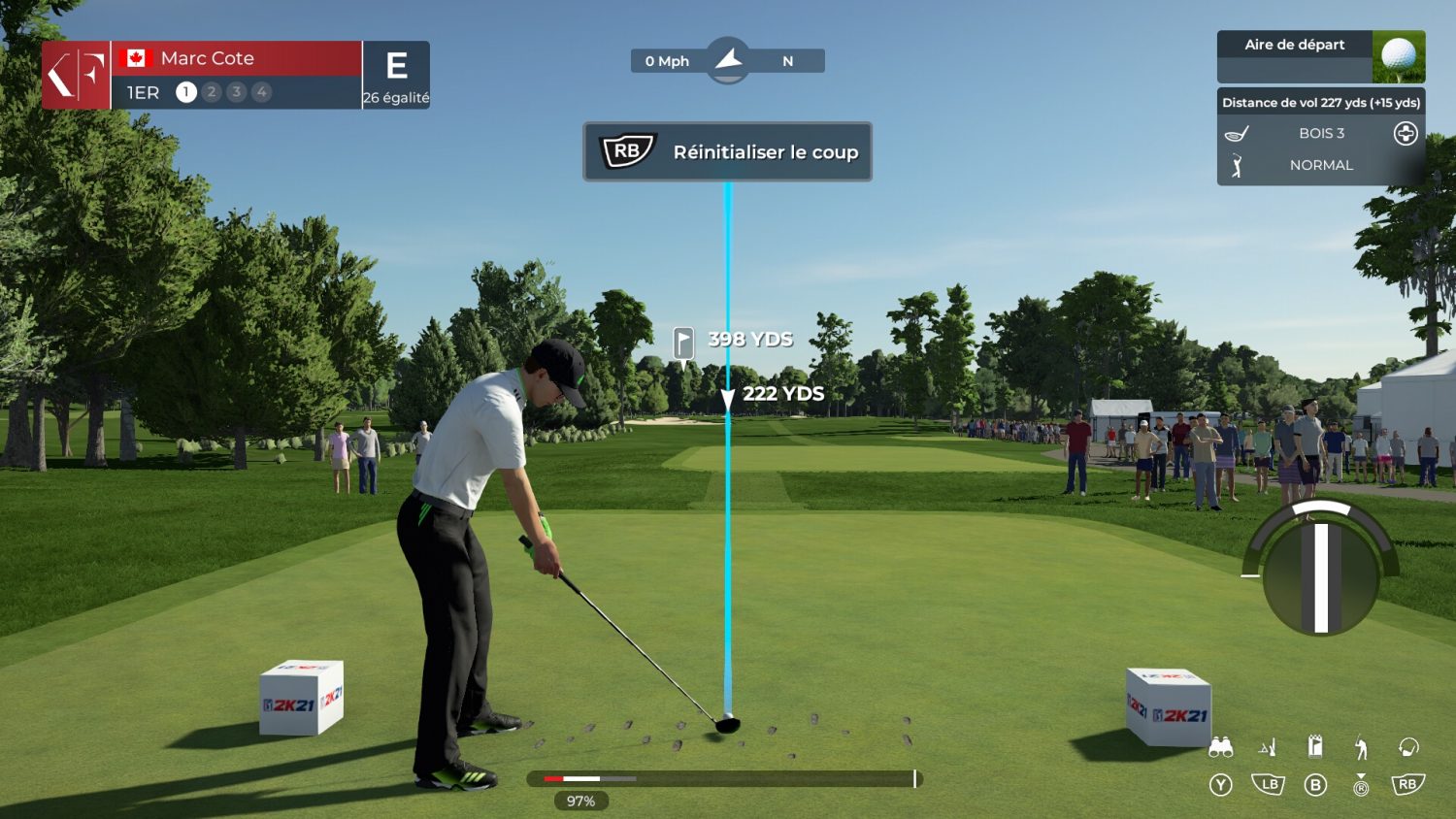Screen dimensions: 1456x819
Task: Choose the club reset rotation icon
Action: (1408, 746)
